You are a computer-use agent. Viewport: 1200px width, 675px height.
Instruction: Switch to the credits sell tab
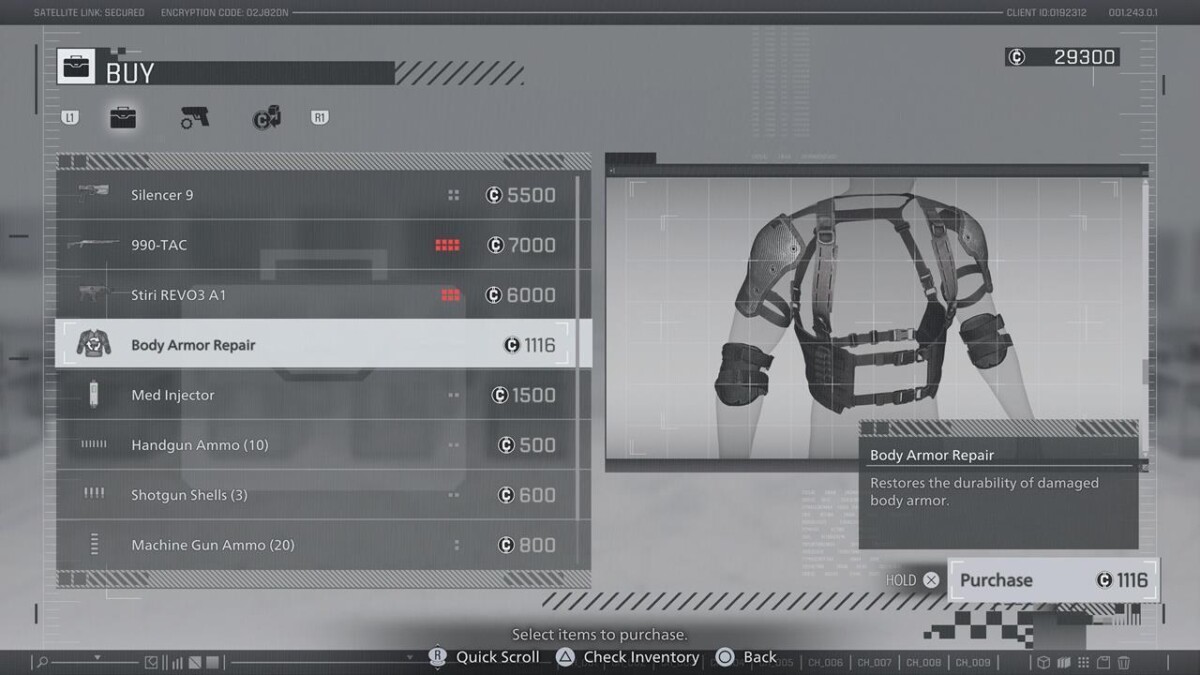(266, 118)
